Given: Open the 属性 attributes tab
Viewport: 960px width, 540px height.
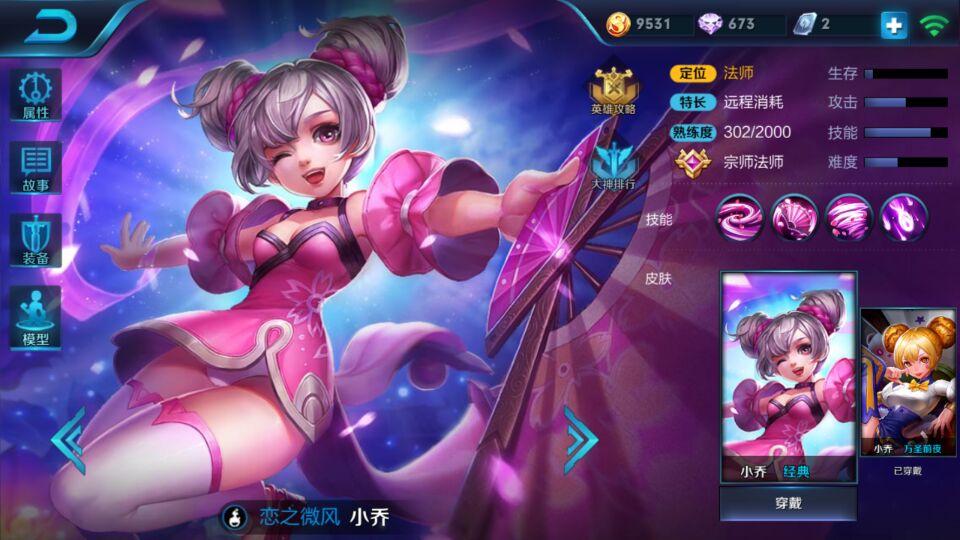Looking at the screenshot, I should [x=36, y=95].
